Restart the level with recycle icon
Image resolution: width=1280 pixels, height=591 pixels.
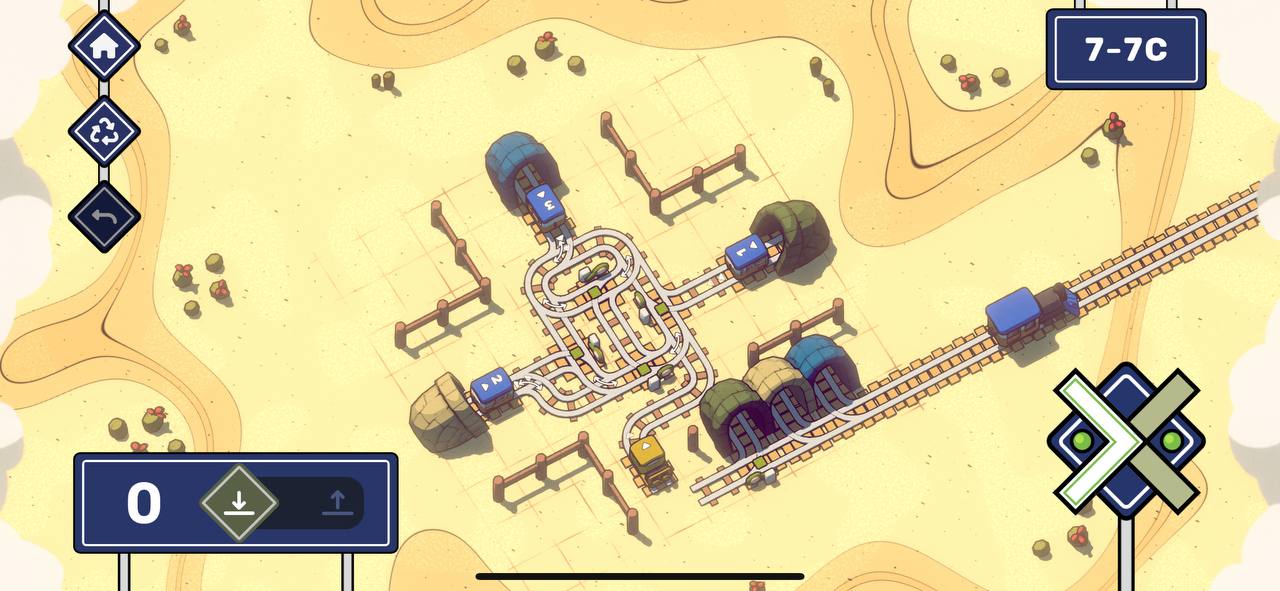click(x=104, y=132)
